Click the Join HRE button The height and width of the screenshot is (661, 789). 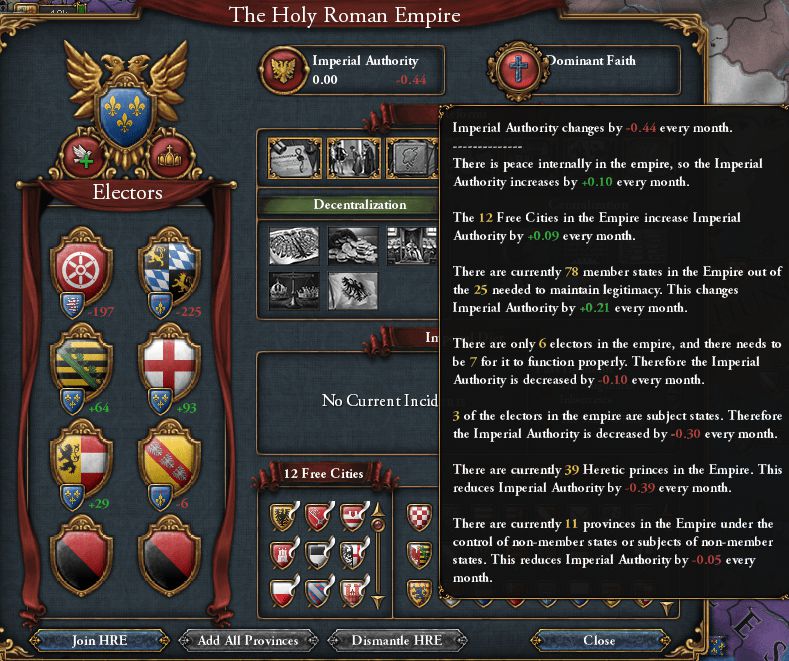(x=99, y=640)
